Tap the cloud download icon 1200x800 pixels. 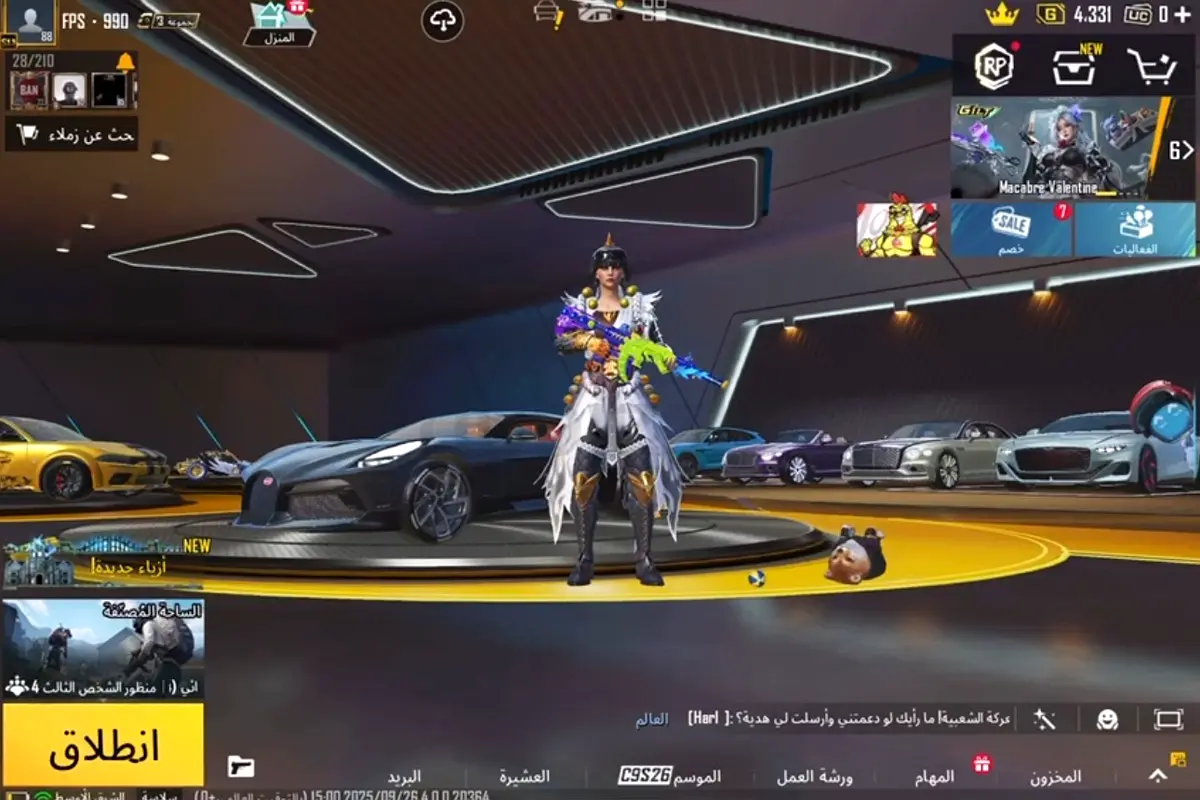442,21
